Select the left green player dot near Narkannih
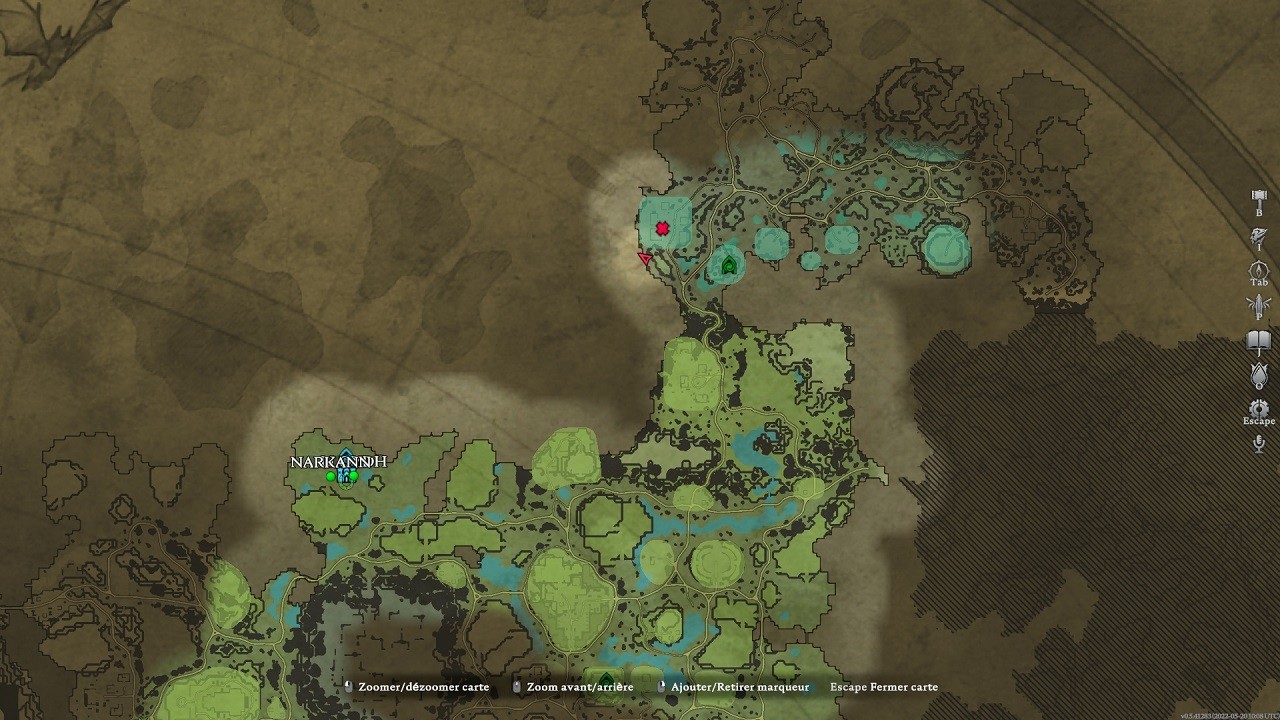Viewport: 1280px width, 720px height. coord(330,476)
